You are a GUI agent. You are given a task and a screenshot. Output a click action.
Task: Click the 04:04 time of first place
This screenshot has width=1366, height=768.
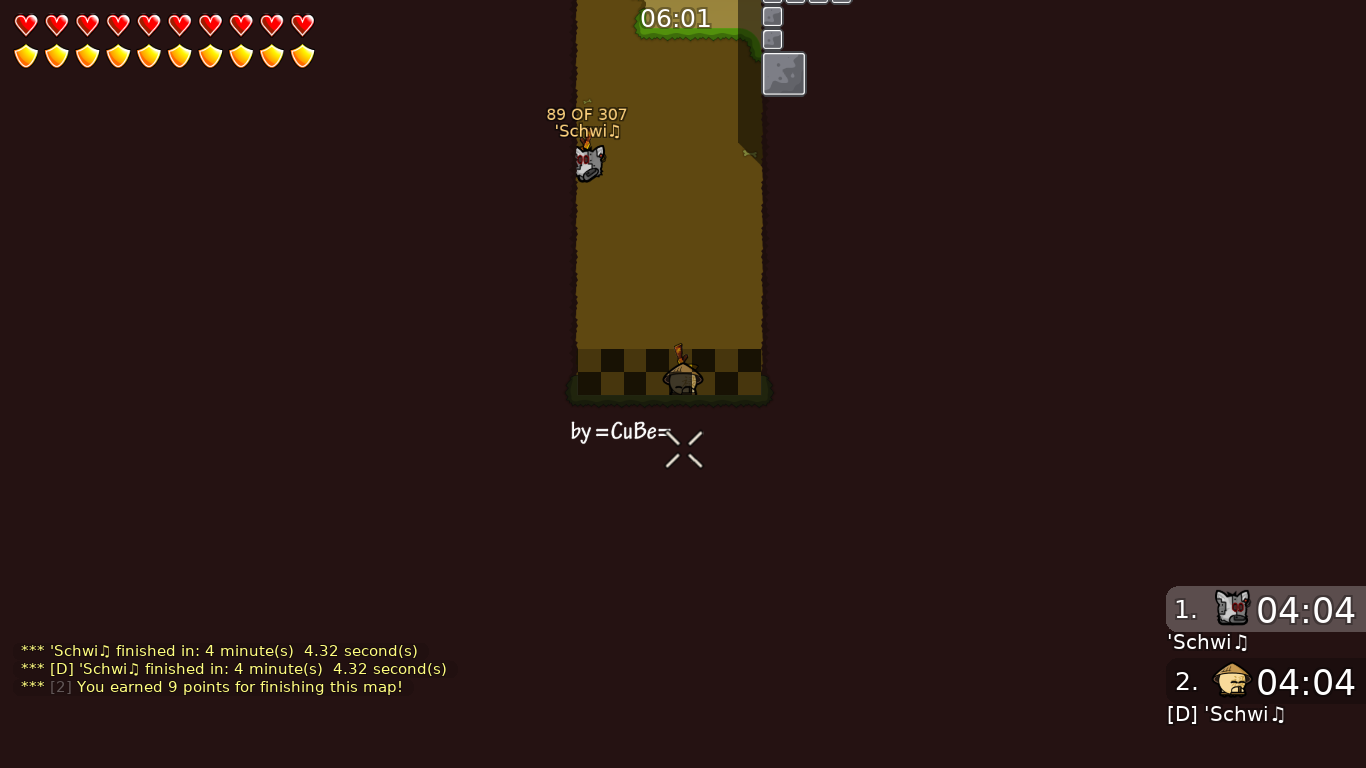pos(1306,611)
